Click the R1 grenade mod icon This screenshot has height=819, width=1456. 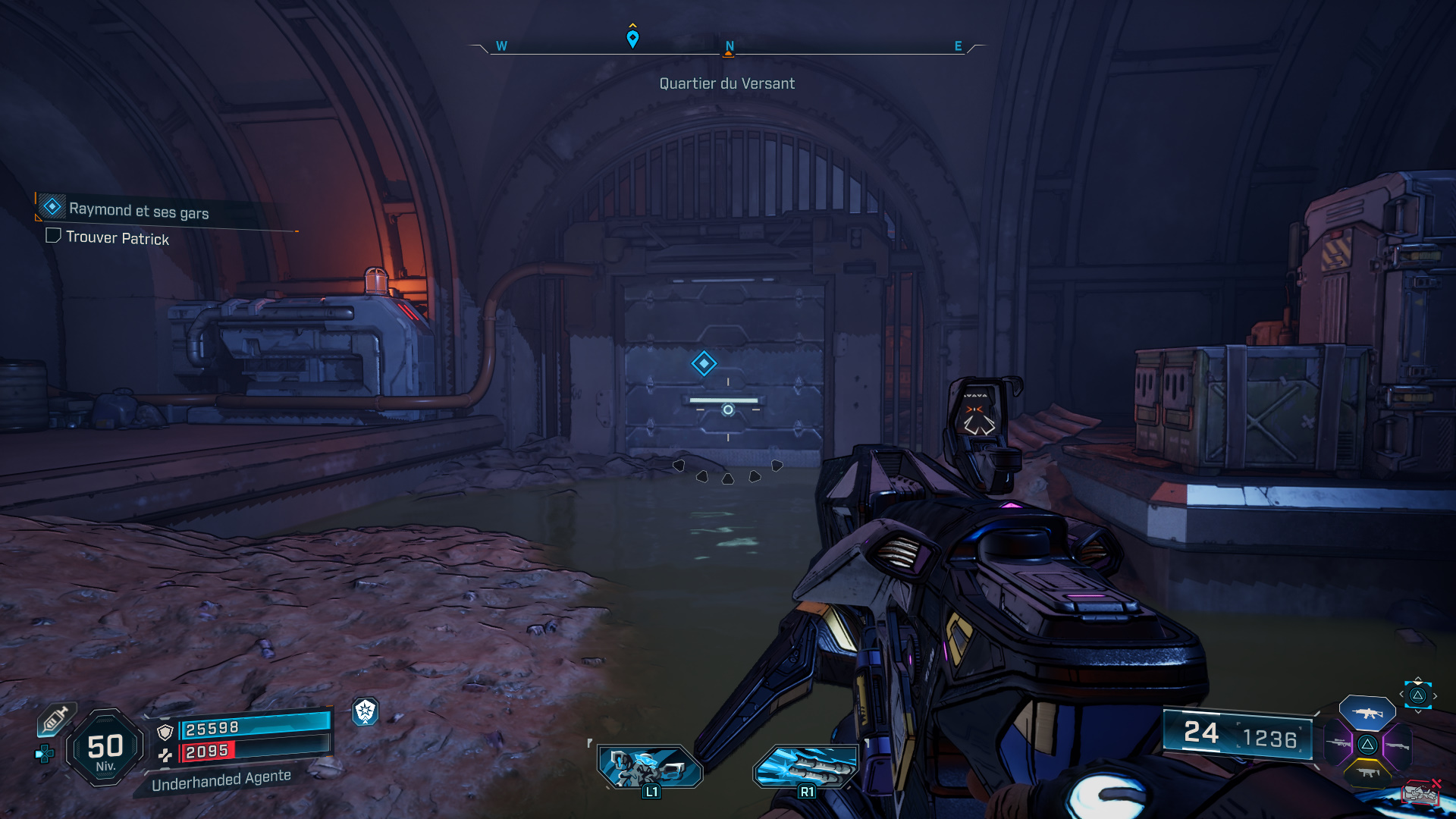click(x=806, y=766)
